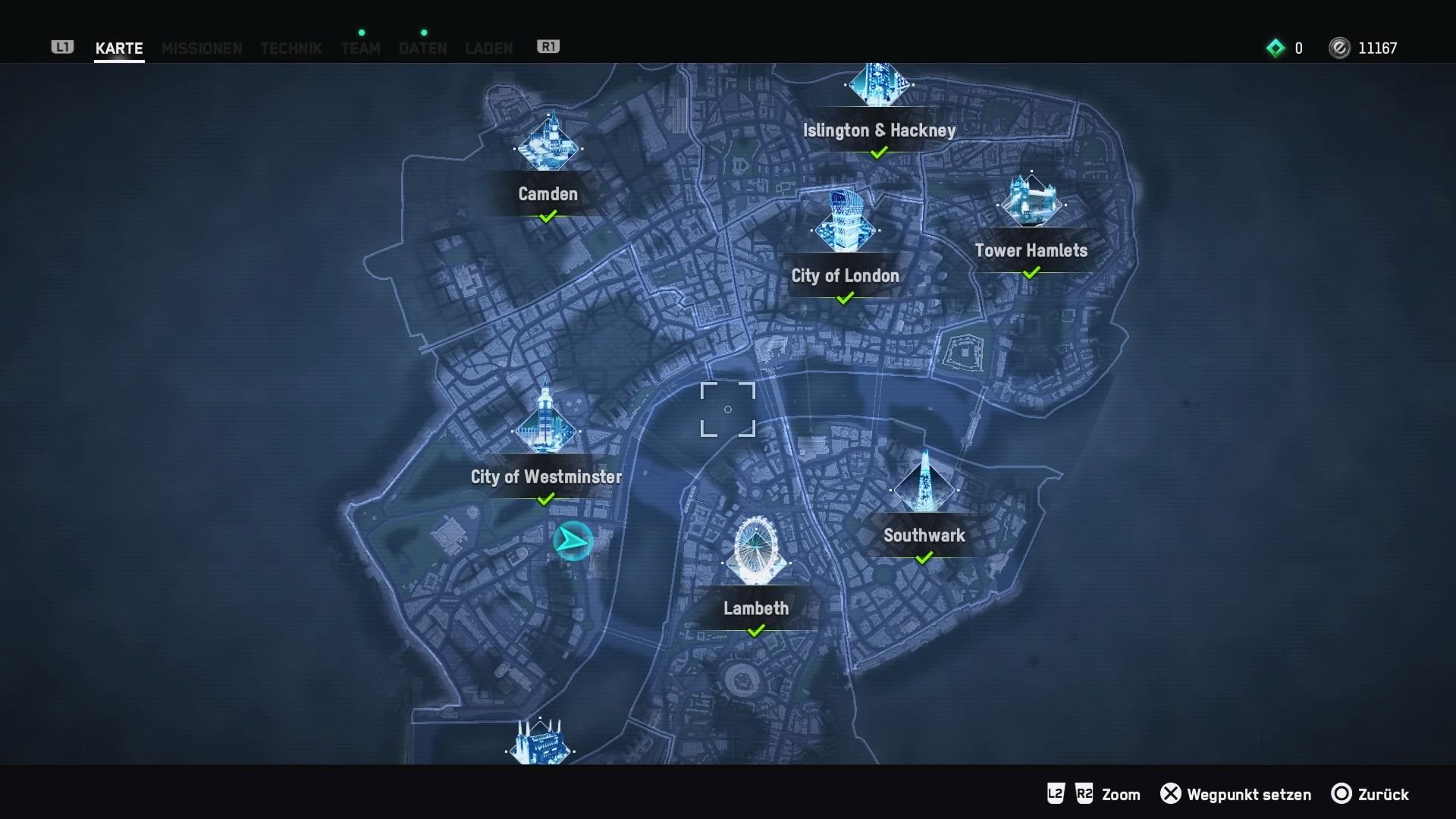Click the map crosshair cursor in the center

click(728, 409)
